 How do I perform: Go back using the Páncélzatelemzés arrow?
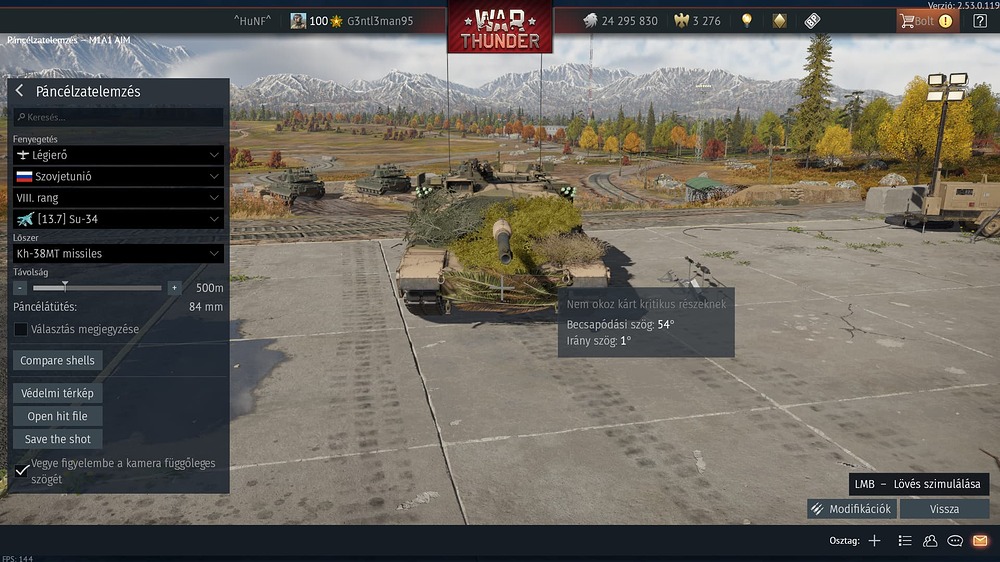[x=19, y=91]
